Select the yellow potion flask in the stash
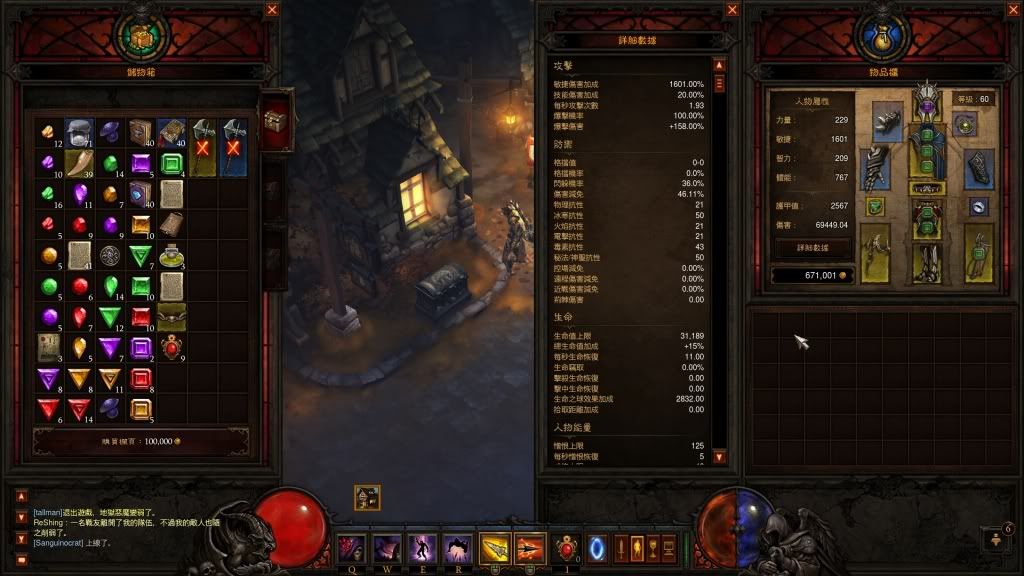This screenshot has height=576, width=1024. [x=172, y=256]
